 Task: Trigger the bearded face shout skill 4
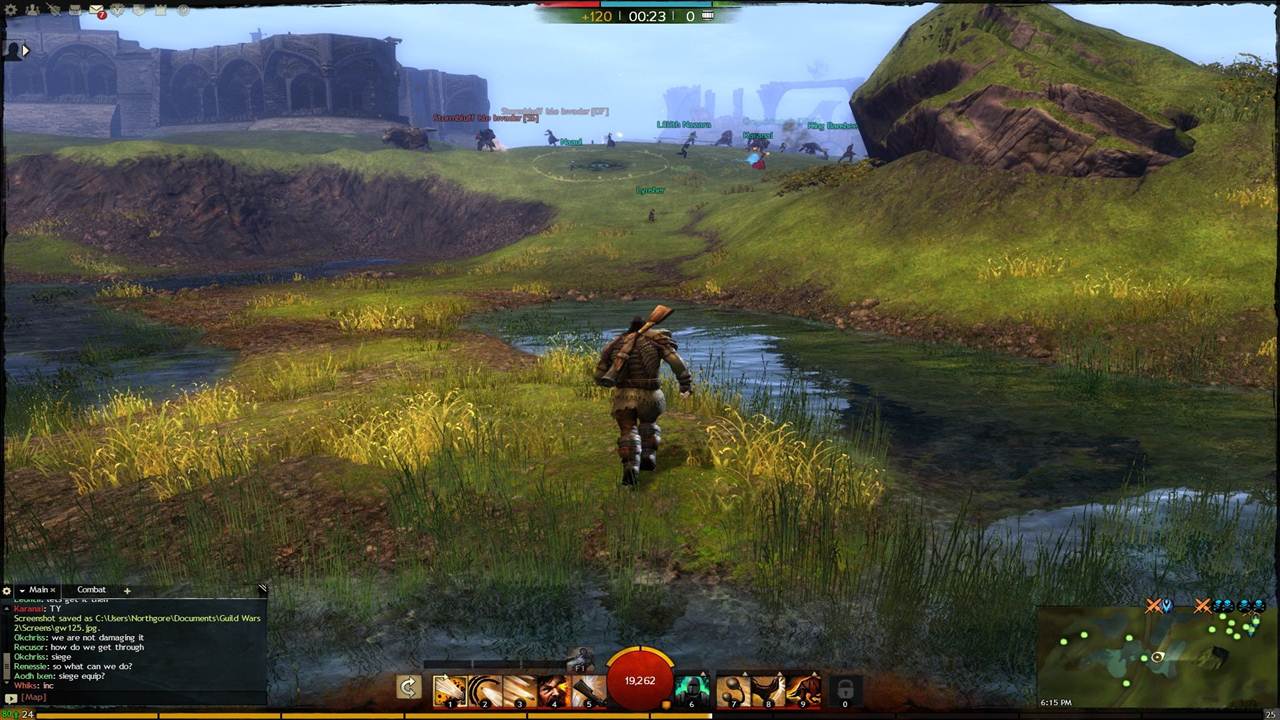(554, 690)
